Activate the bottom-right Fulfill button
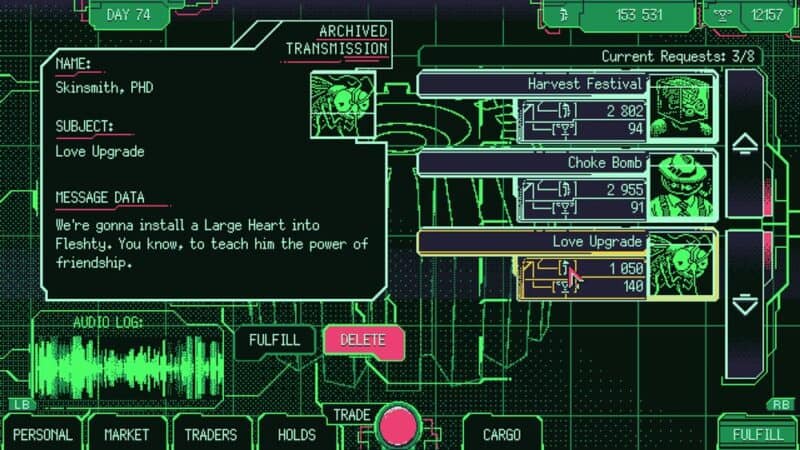The width and height of the screenshot is (800, 450). click(x=757, y=434)
